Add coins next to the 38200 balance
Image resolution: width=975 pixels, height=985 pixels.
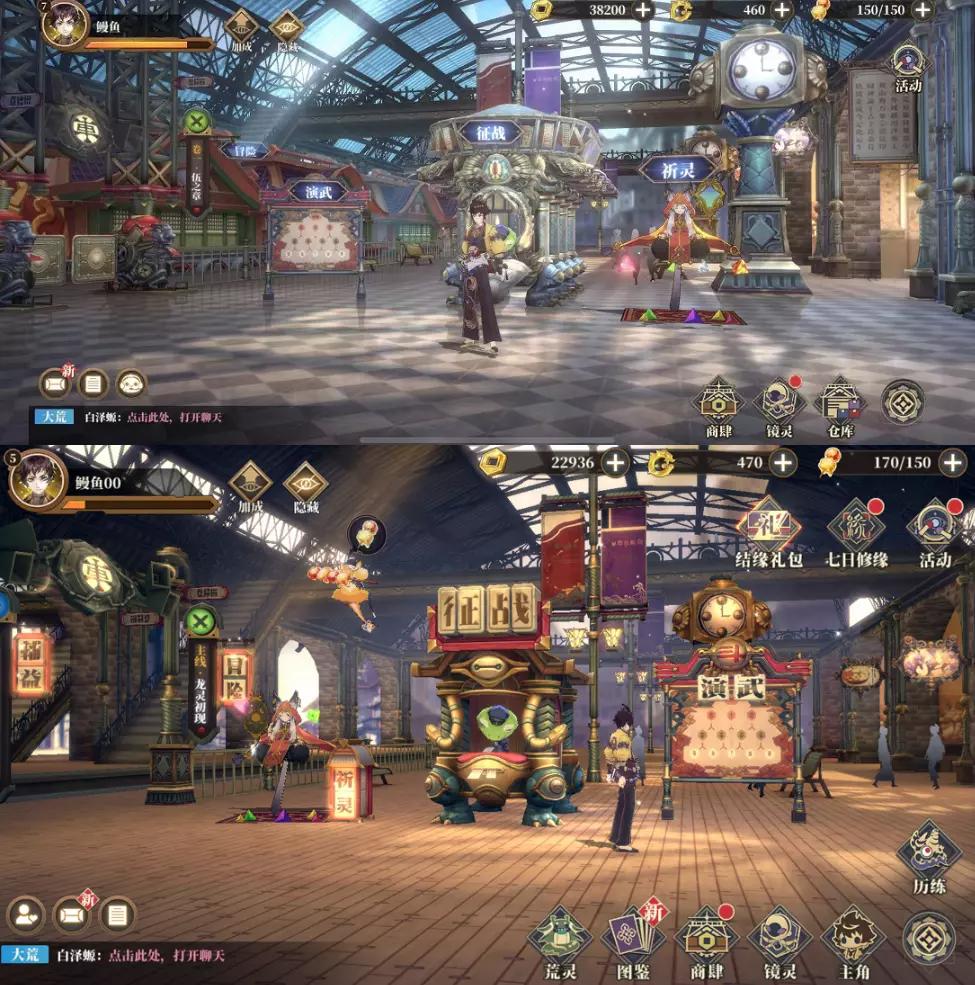point(642,10)
